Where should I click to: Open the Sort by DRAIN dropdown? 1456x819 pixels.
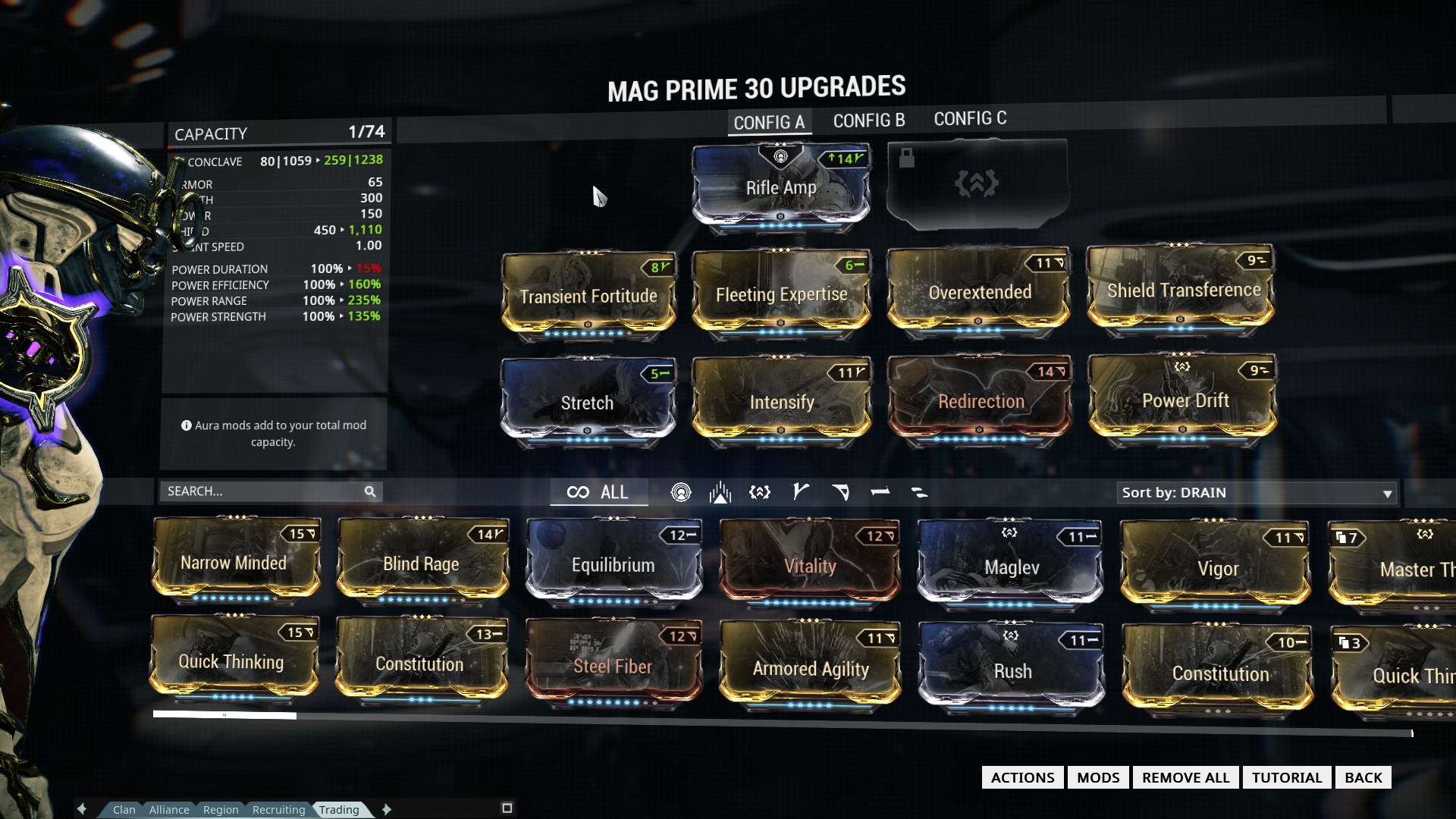(1257, 493)
